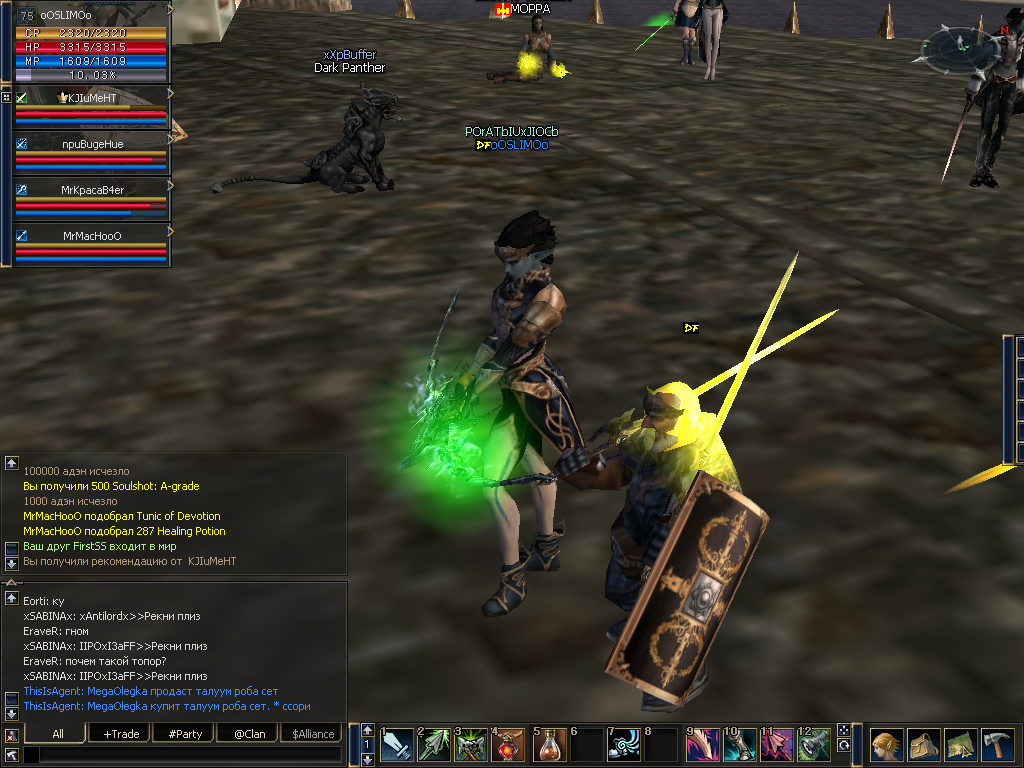Open the #Party chat tab
This screenshot has height=768, width=1024.
185,734
